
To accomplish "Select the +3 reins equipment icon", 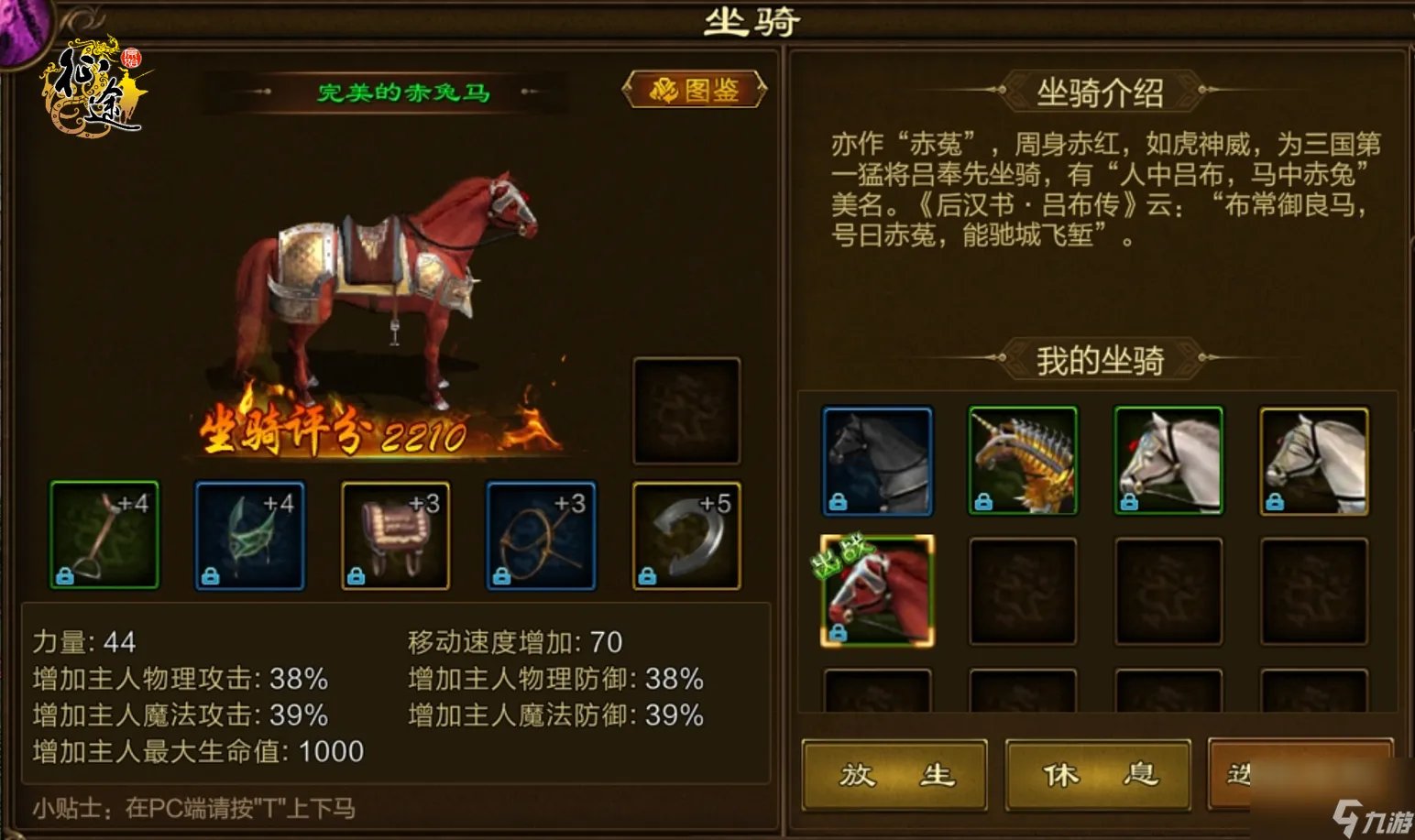I will tap(541, 534).
